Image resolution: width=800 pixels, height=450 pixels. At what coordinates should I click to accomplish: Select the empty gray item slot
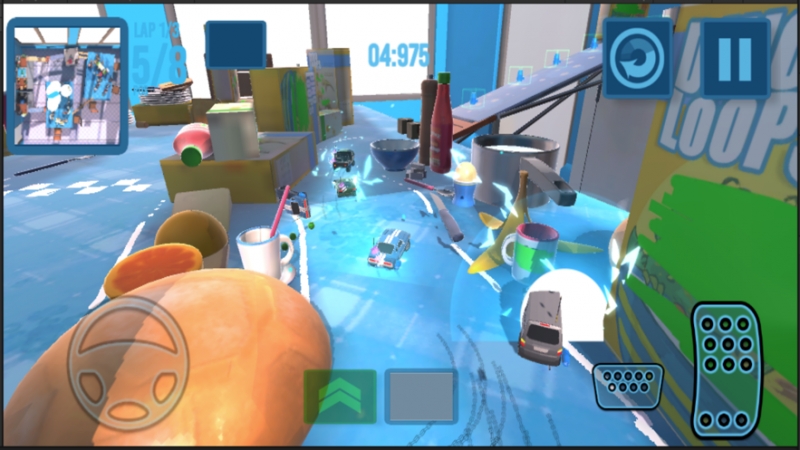pyautogui.click(x=421, y=397)
